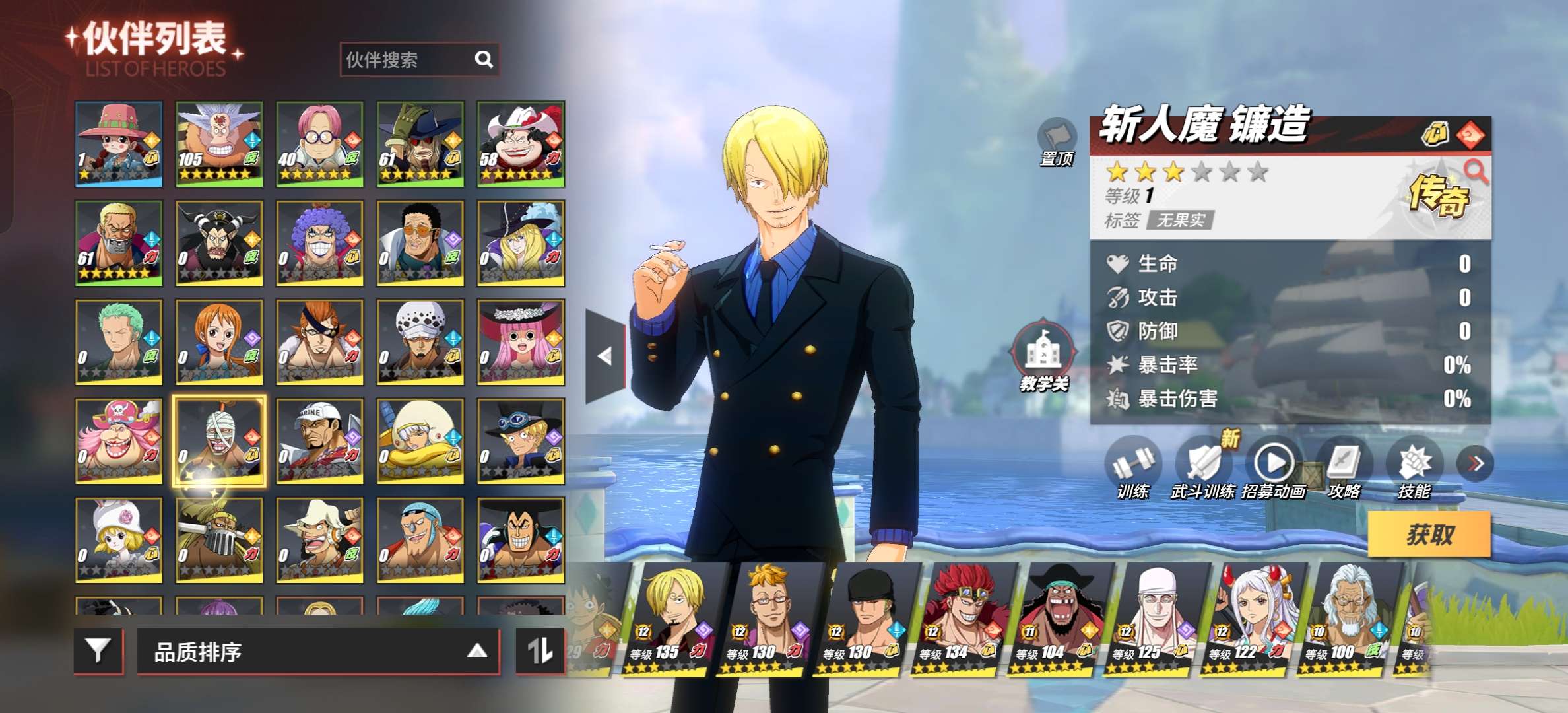Select the green-haired swordsman portrait

click(x=119, y=342)
